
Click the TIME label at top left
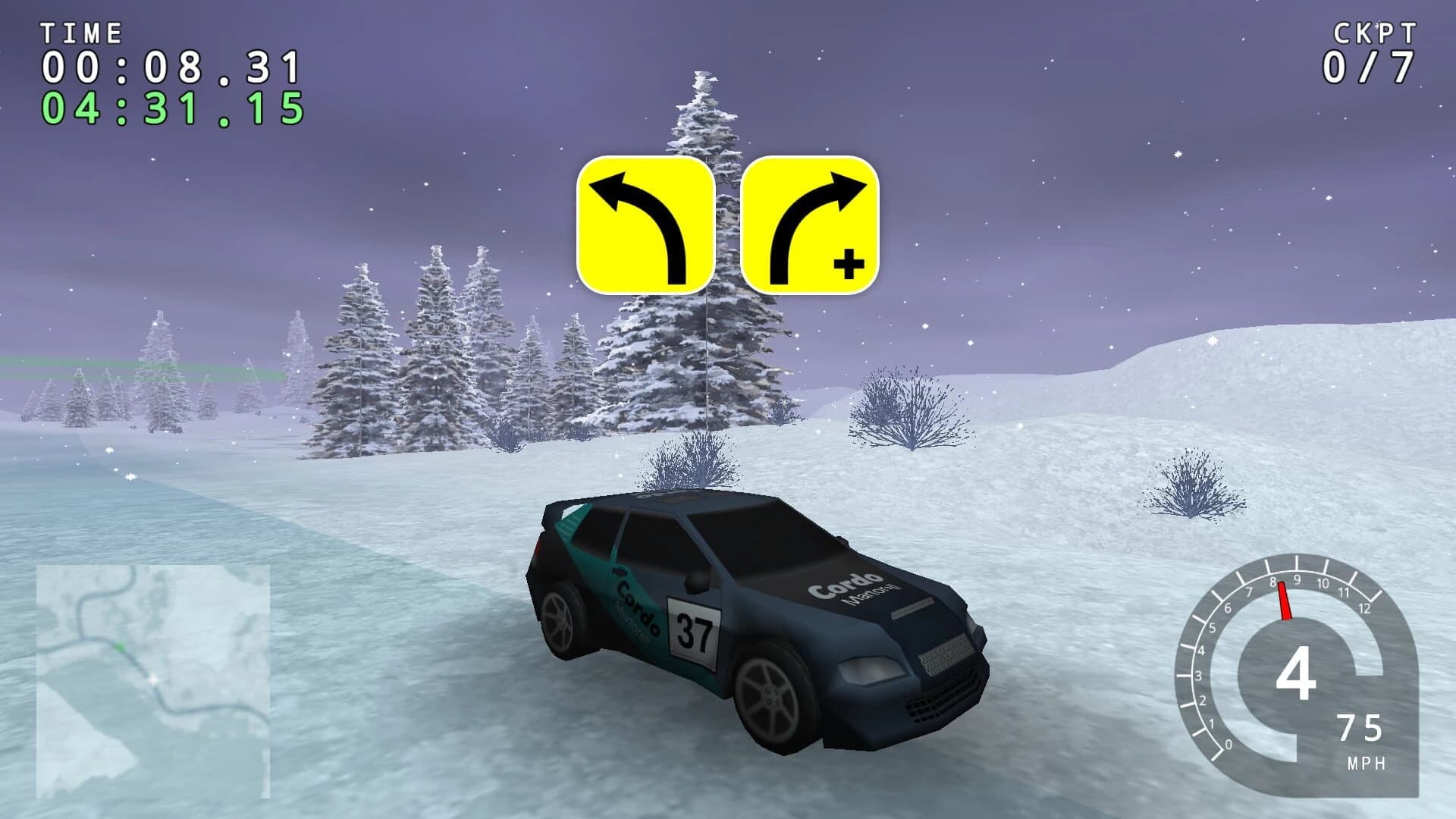tap(82, 32)
